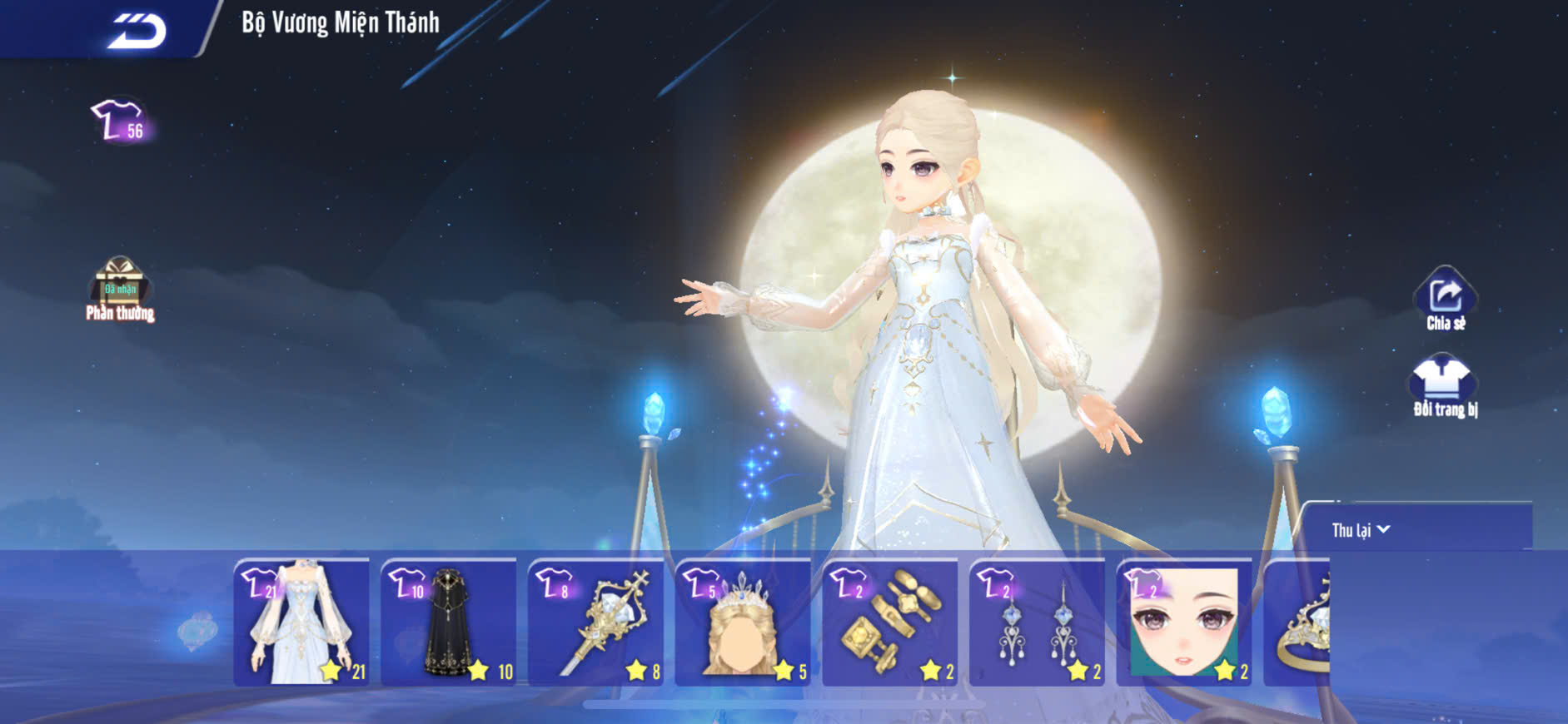
Task: Choose the blue crystal earrings slot
Action: [1038, 622]
